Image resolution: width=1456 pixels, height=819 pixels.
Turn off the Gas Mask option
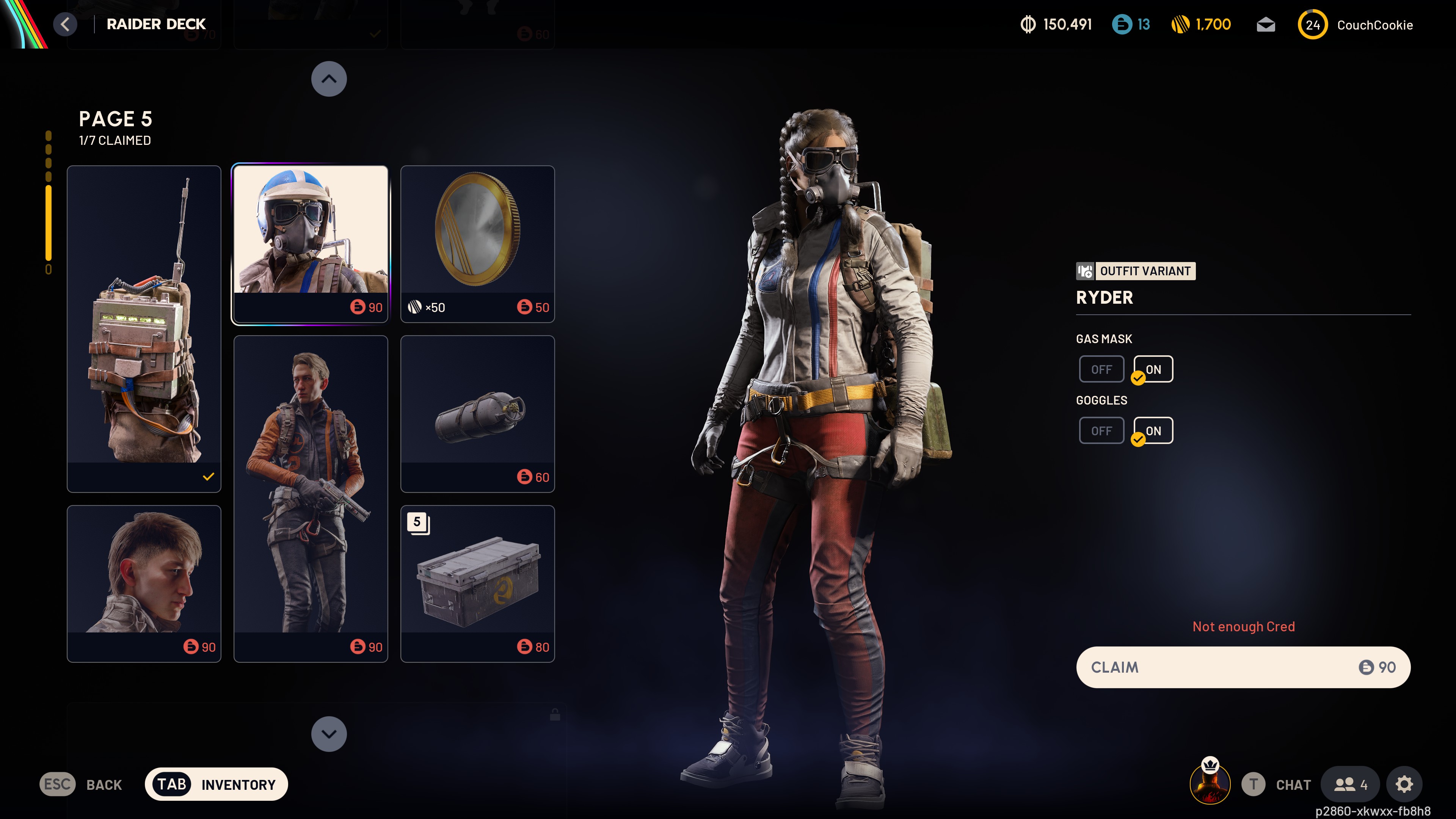[1101, 369]
